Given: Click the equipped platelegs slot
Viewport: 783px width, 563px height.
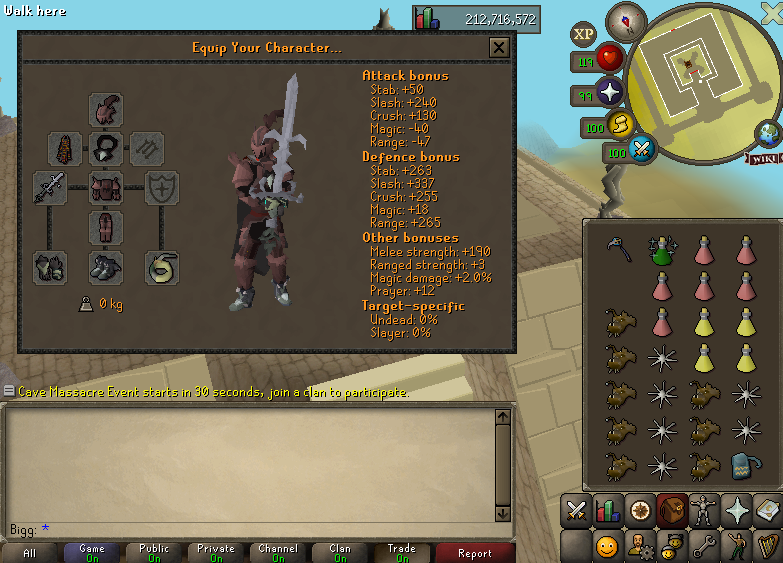Looking at the screenshot, I should tap(105, 227).
